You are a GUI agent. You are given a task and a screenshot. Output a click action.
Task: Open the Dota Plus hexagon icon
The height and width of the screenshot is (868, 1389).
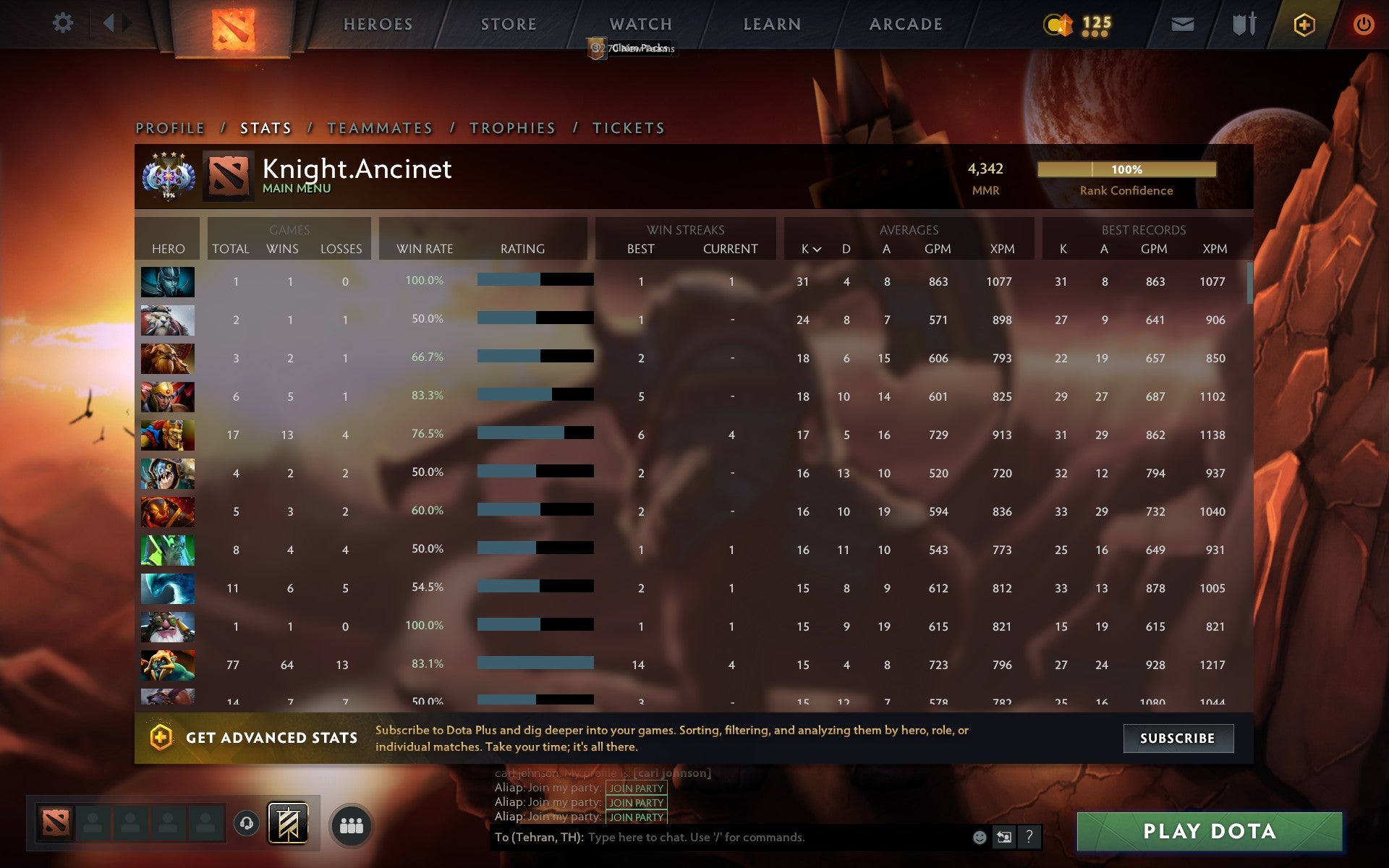[x=1302, y=23]
